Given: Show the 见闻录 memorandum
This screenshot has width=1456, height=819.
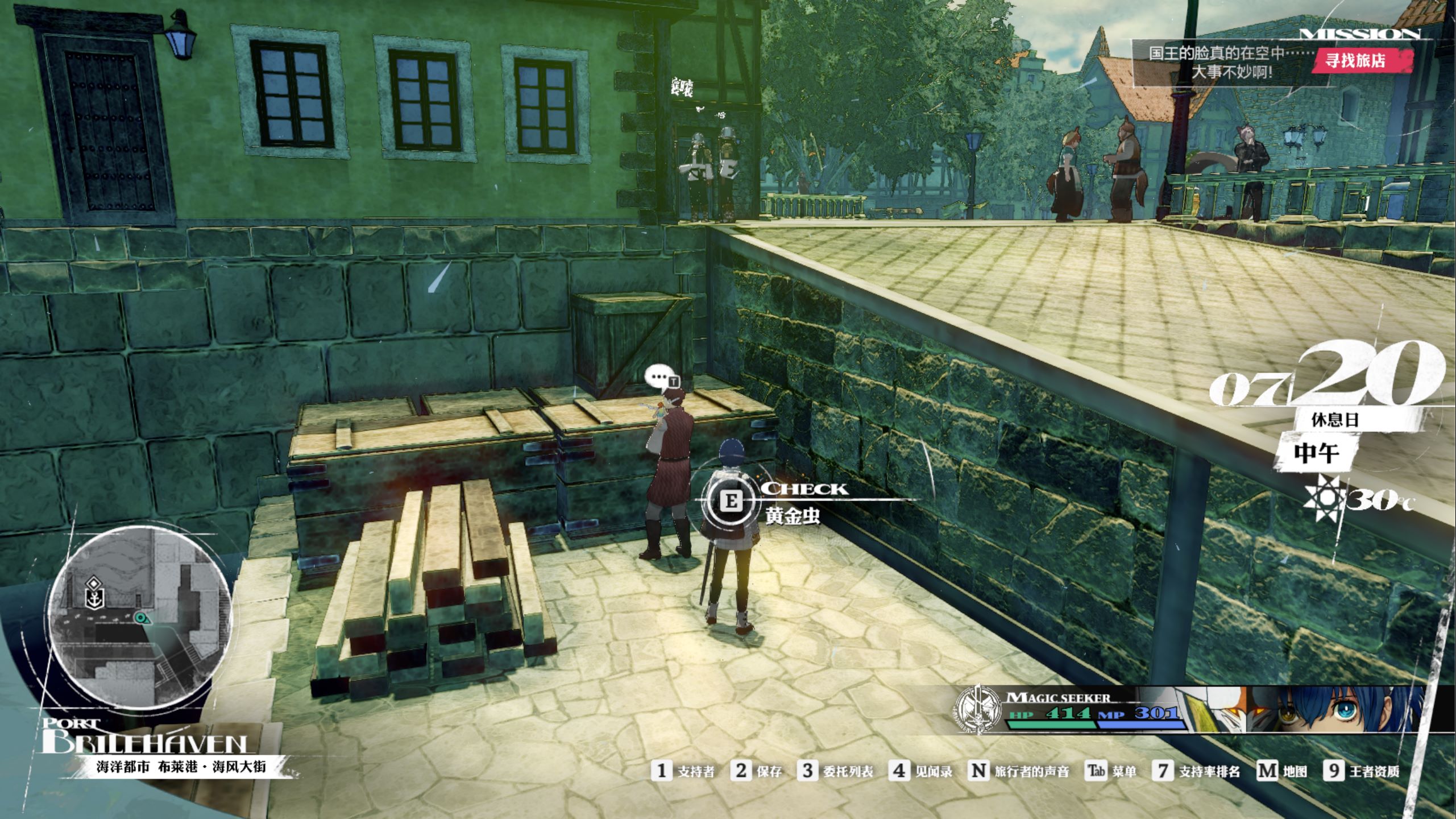Looking at the screenshot, I should [x=920, y=771].
